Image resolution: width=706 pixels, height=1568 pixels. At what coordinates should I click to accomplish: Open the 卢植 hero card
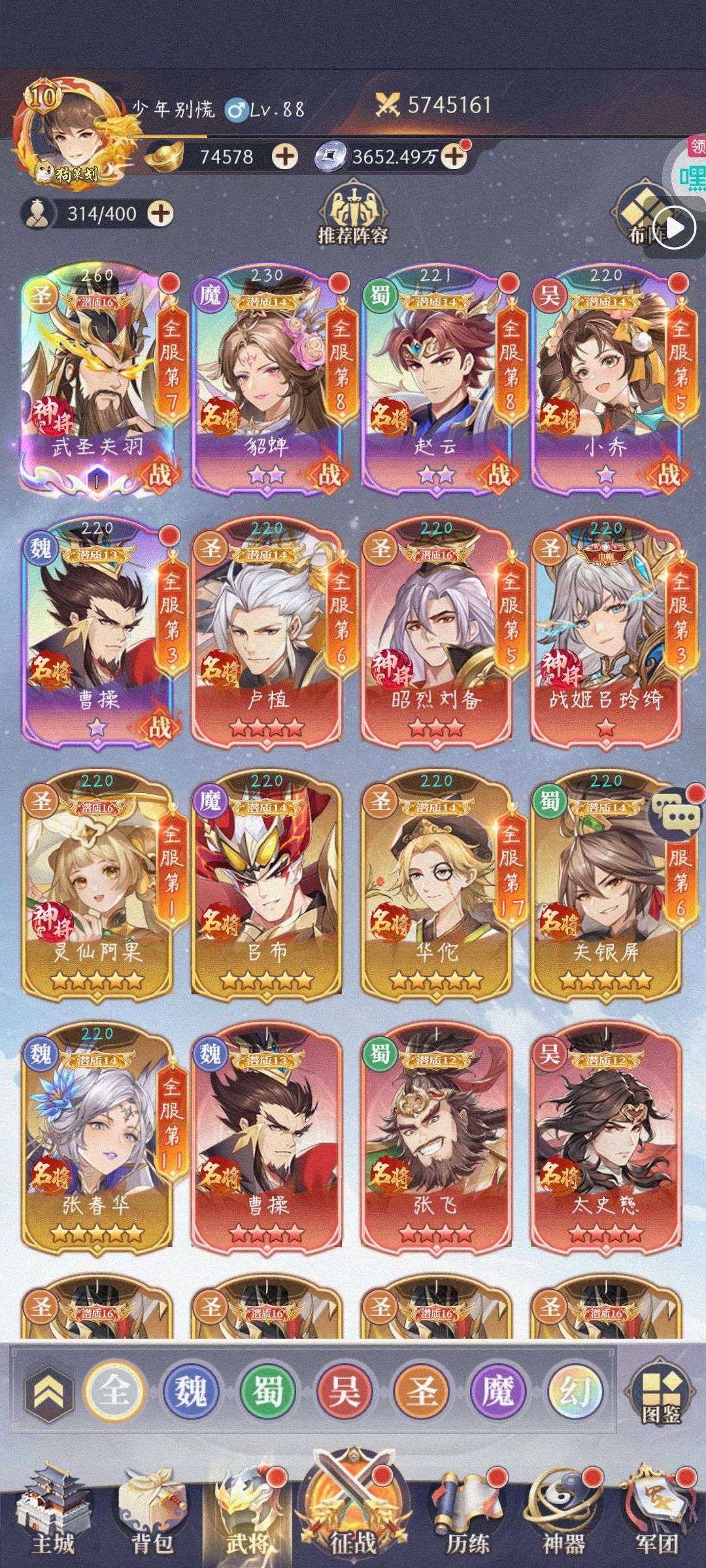click(267, 630)
